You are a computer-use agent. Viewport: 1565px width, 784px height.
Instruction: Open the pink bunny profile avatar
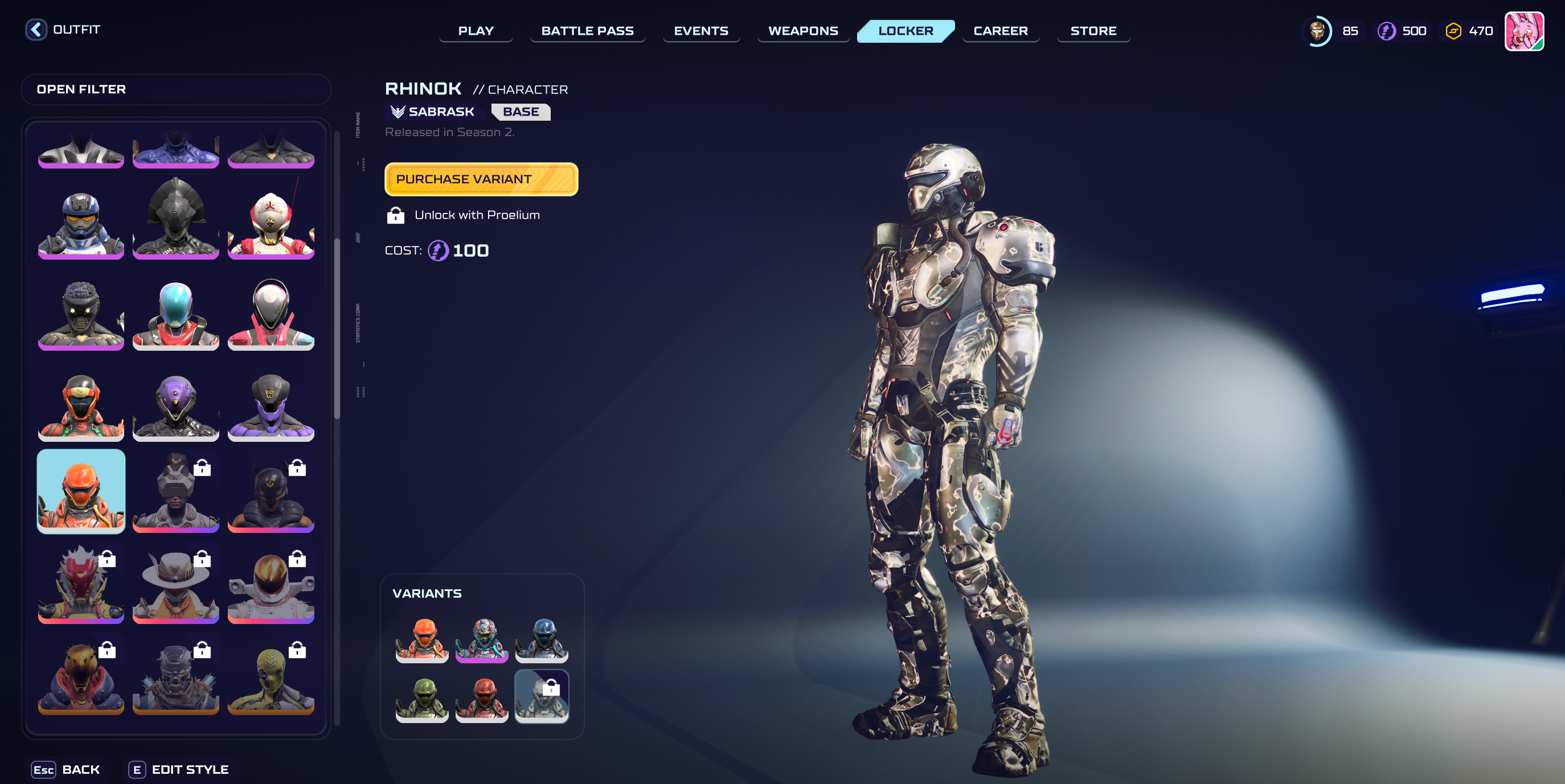1523,31
